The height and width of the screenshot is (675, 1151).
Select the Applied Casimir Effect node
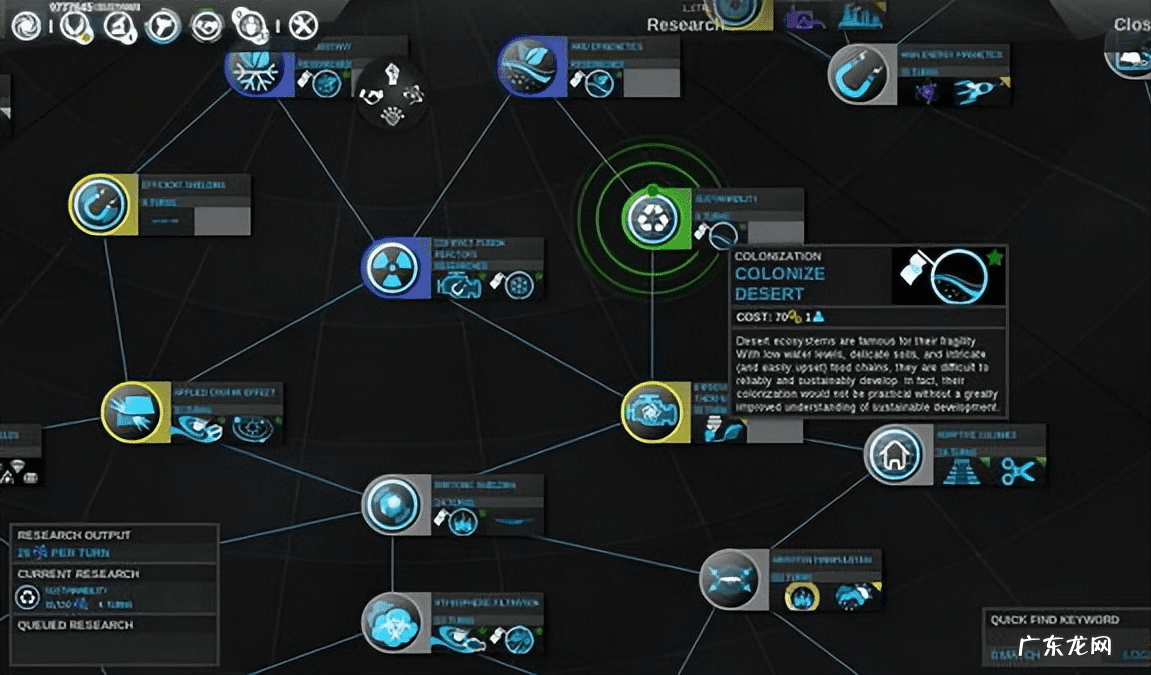click(130, 412)
